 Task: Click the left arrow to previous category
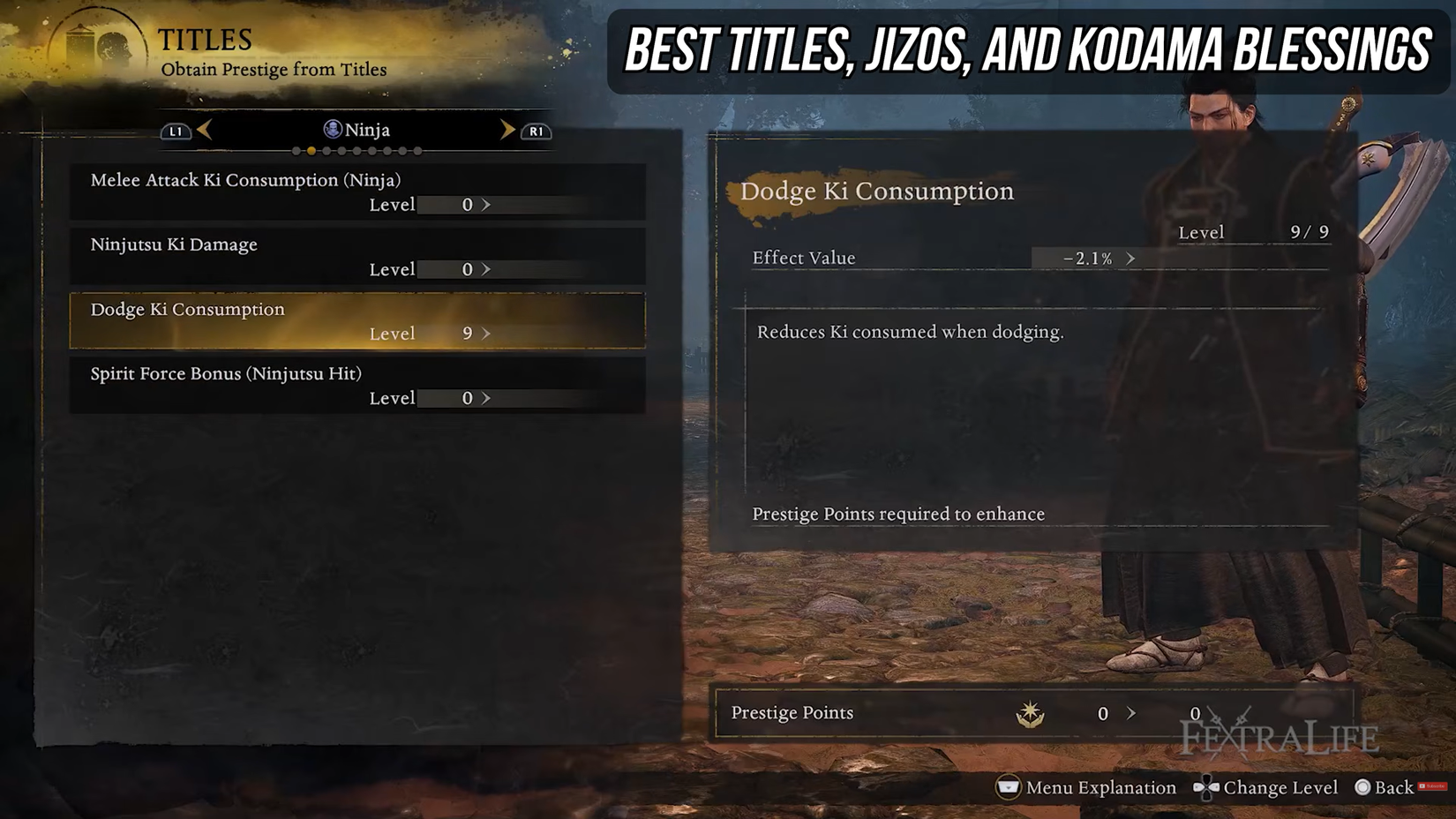[205, 129]
